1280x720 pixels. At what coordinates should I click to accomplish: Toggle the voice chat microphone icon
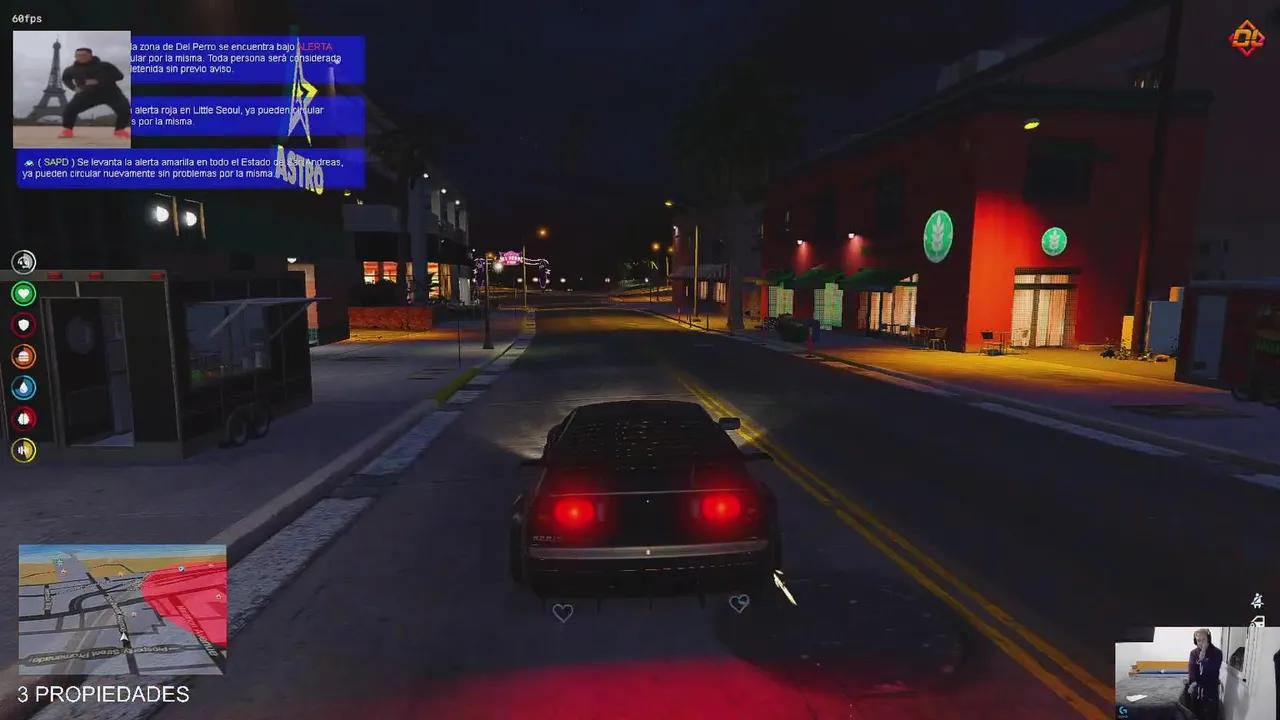[24, 262]
